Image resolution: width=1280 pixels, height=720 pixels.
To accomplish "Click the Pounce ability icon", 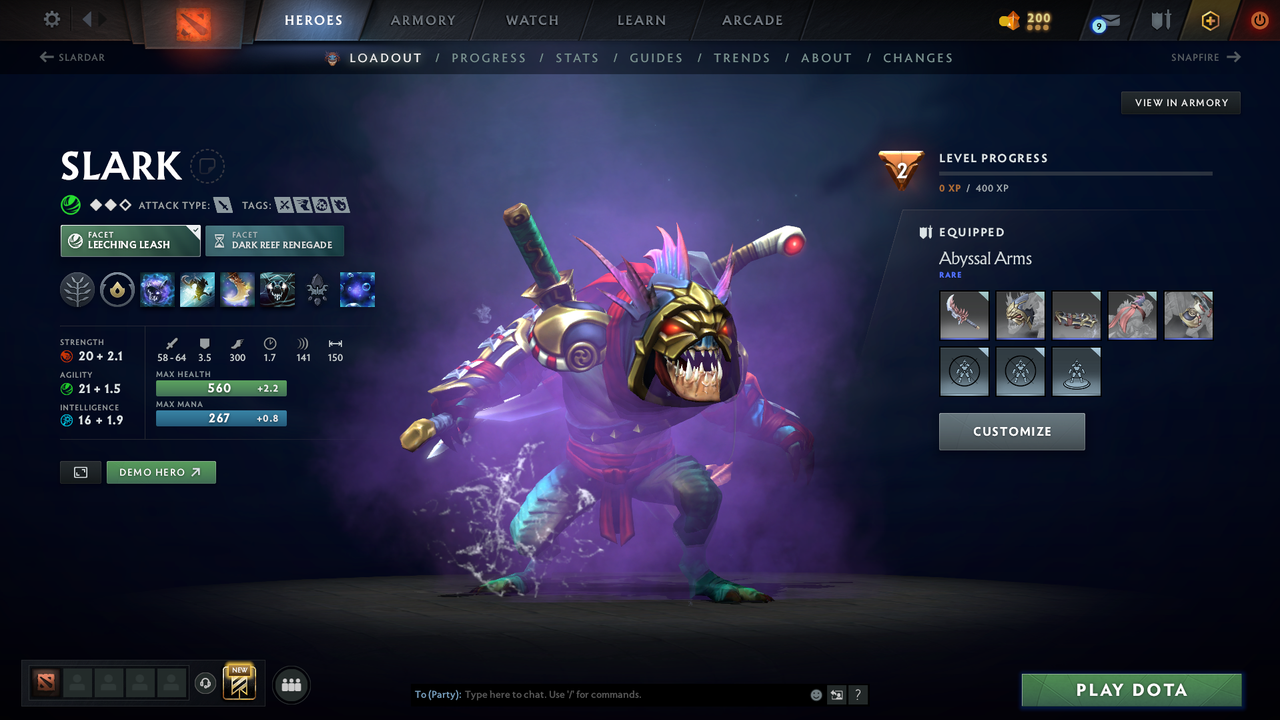I will [197, 290].
